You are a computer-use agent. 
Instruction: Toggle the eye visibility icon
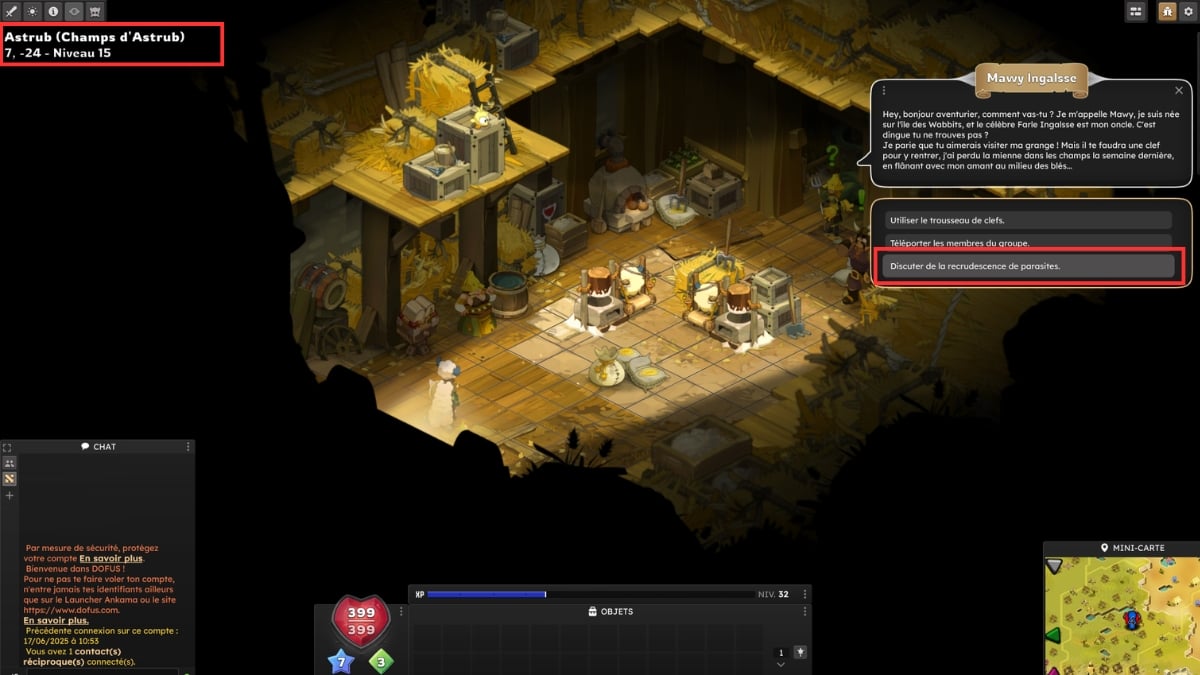[75, 12]
